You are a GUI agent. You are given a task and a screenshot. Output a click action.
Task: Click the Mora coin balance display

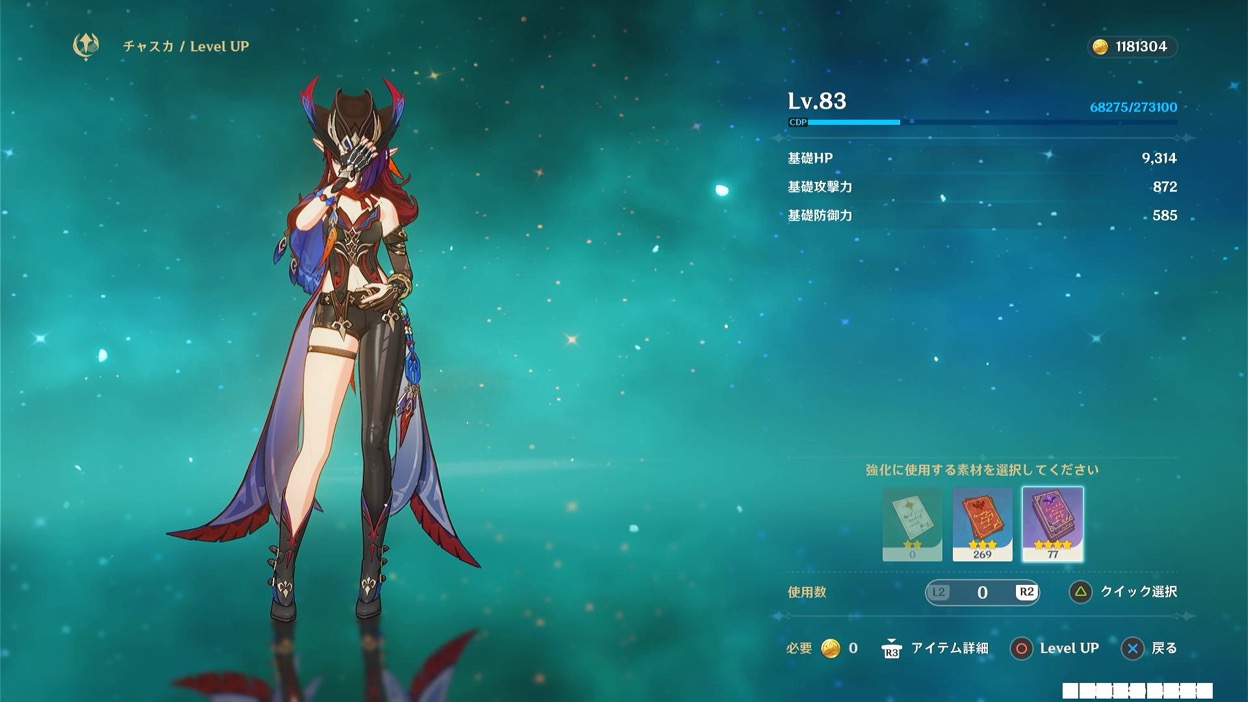(x=1132, y=47)
